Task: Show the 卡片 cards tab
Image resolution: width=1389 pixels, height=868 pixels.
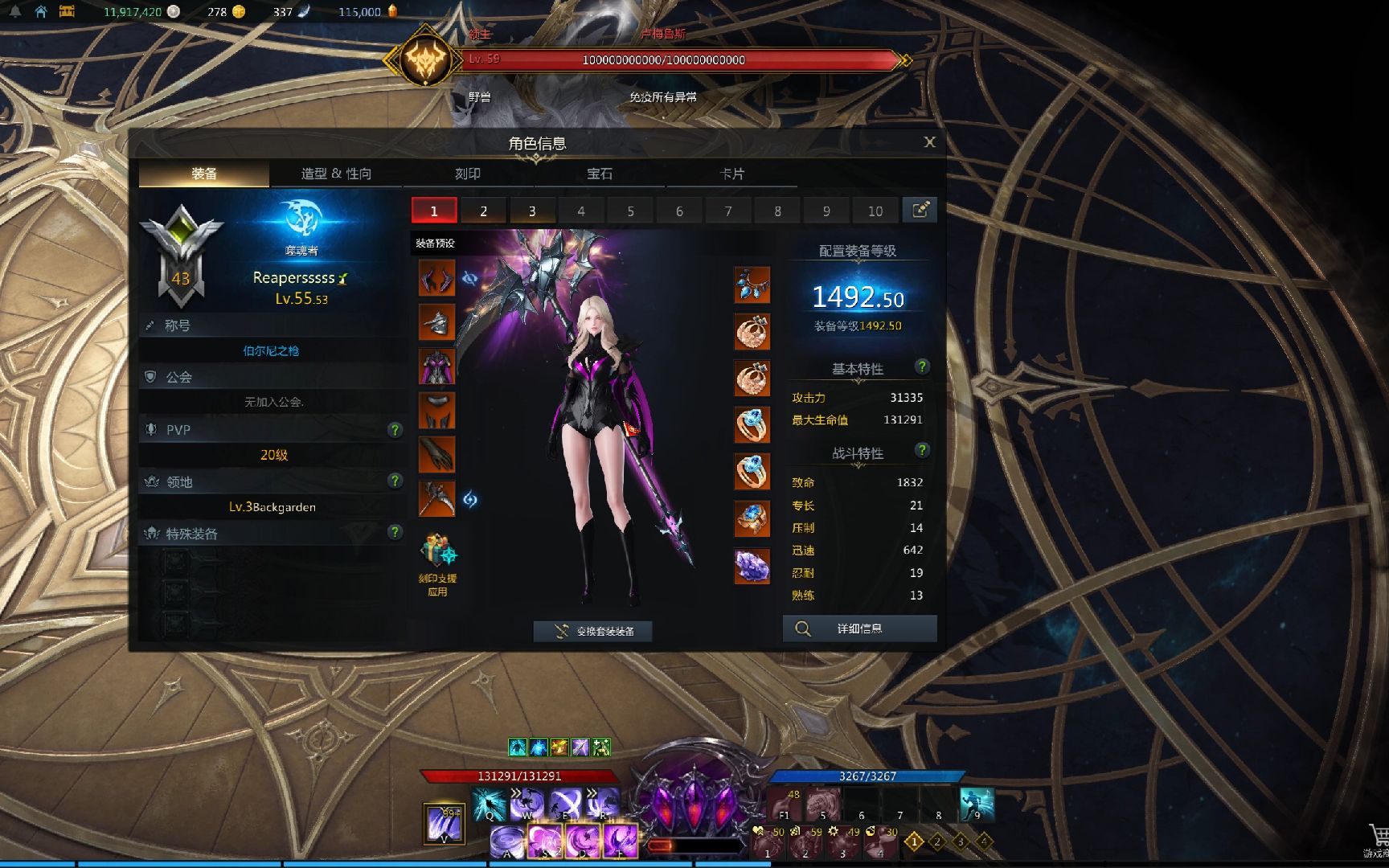Action: (x=731, y=174)
